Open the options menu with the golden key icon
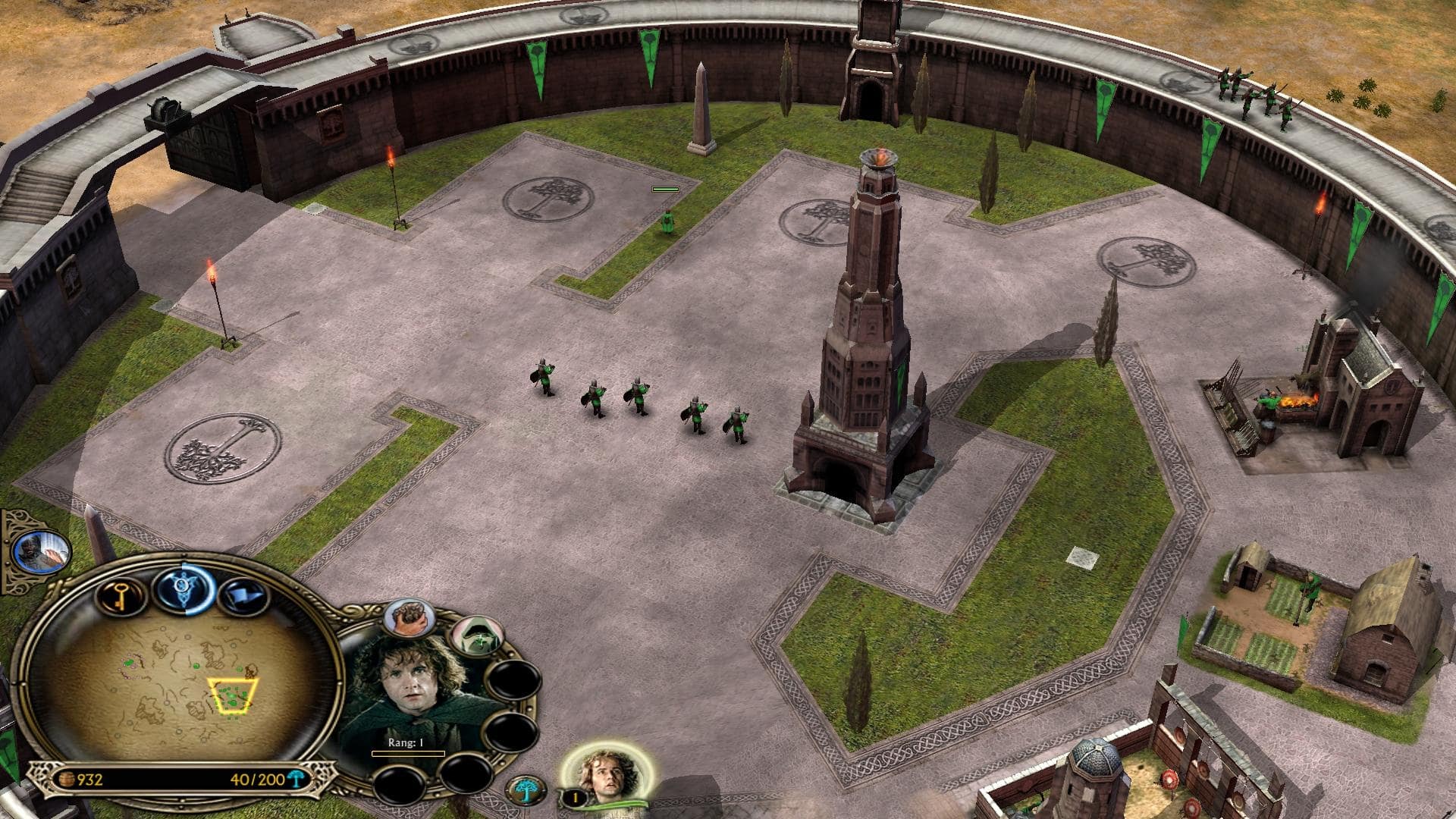Viewport: 1456px width, 819px height. coord(121,597)
